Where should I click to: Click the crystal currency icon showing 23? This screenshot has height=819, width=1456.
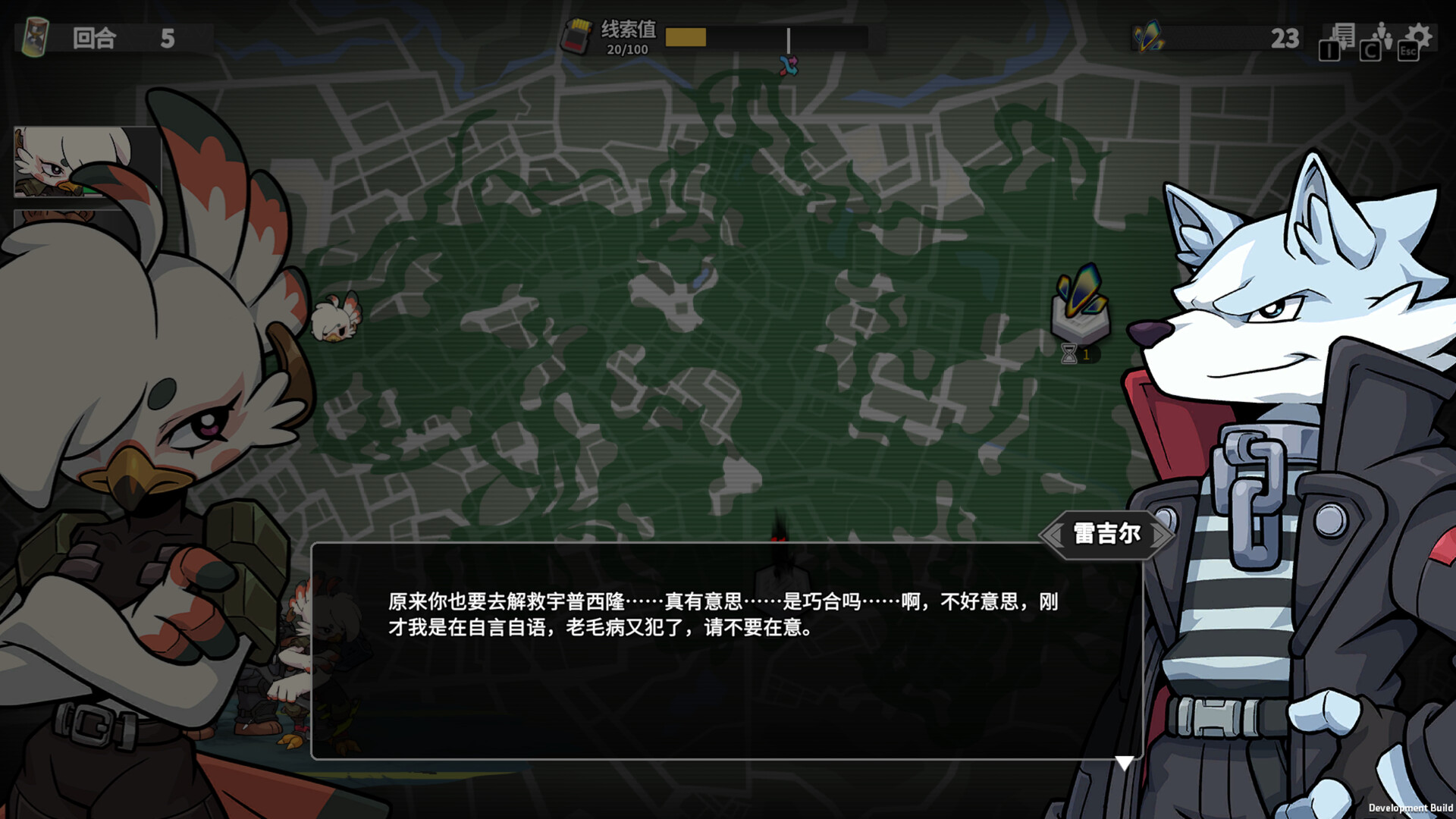(1147, 36)
